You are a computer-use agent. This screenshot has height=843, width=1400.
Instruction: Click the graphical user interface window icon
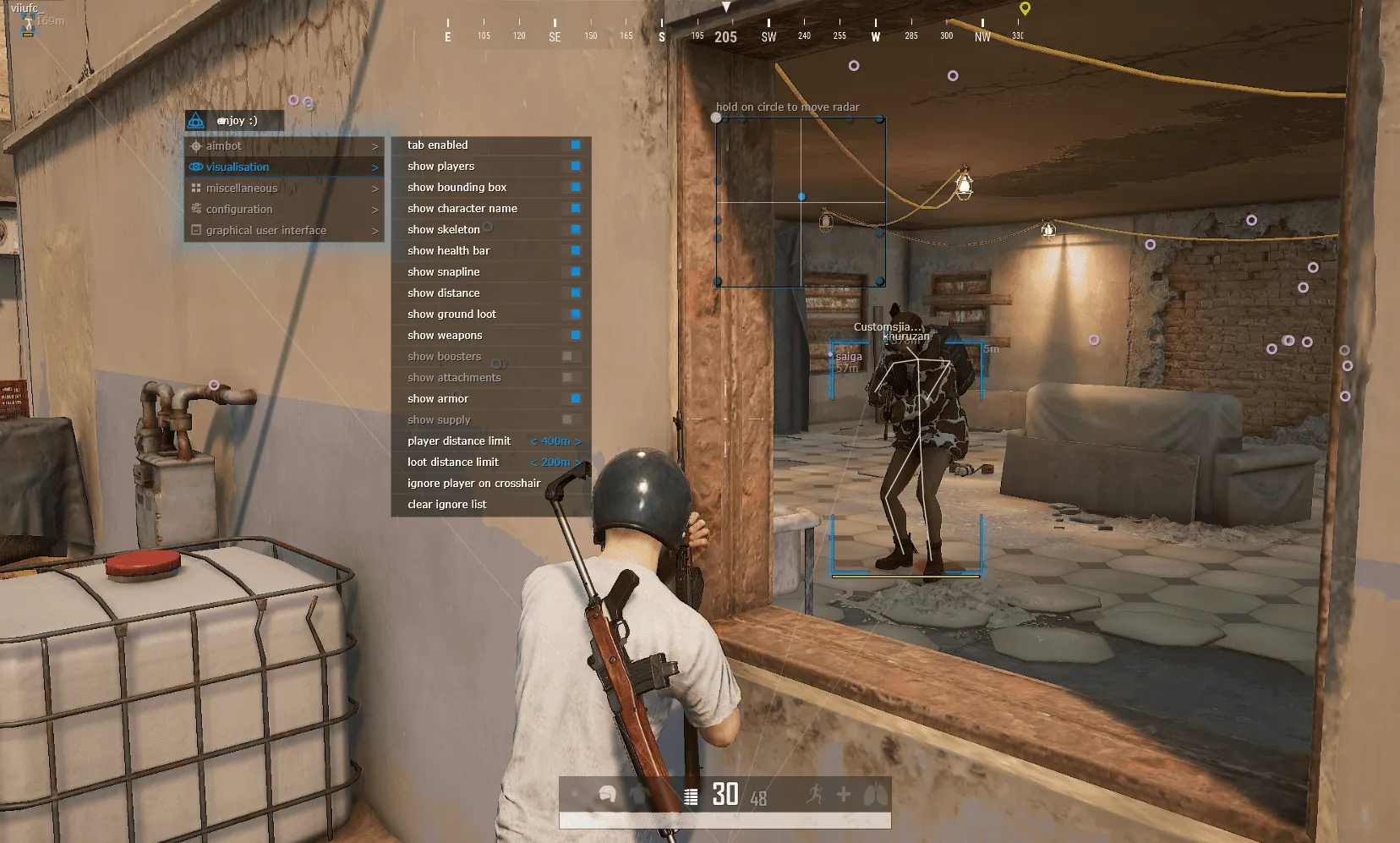[197, 230]
